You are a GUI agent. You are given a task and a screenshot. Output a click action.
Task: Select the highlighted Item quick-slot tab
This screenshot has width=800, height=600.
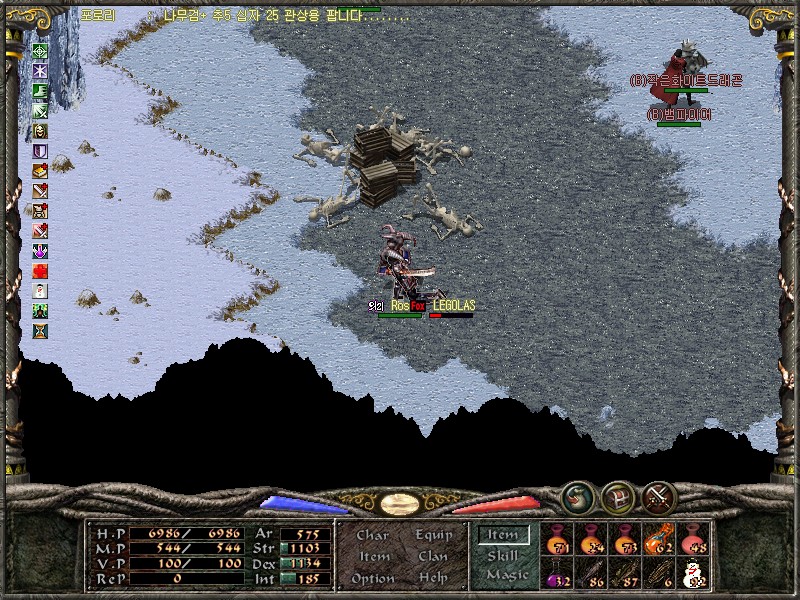503,535
